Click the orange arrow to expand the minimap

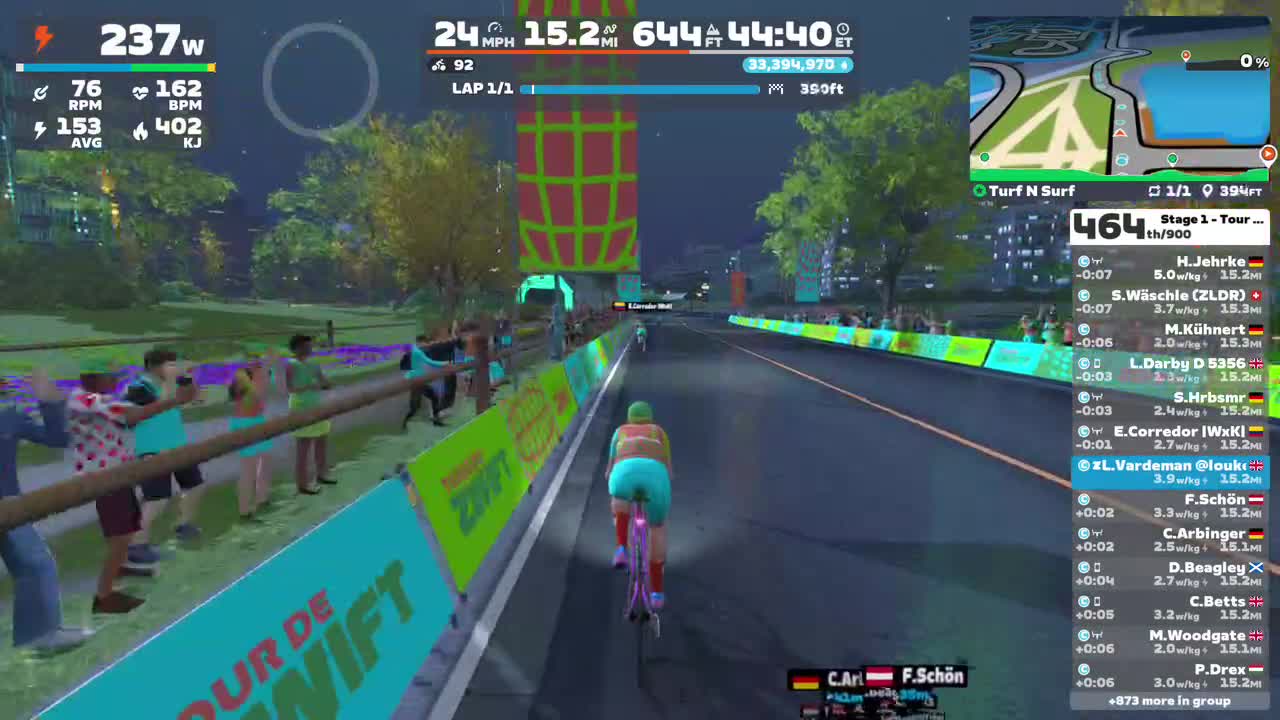(x=1267, y=154)
